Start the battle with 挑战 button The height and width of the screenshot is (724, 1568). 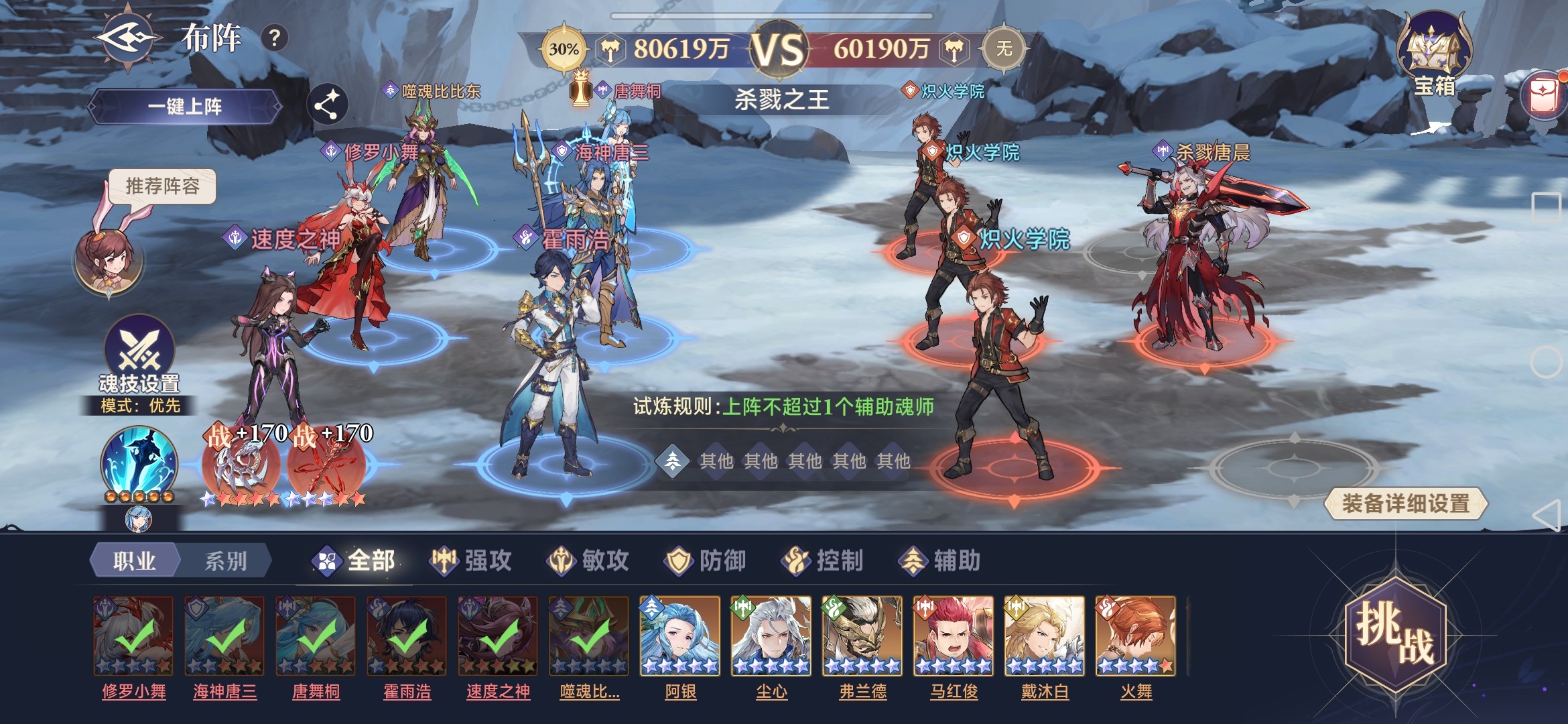[1396, 633]
